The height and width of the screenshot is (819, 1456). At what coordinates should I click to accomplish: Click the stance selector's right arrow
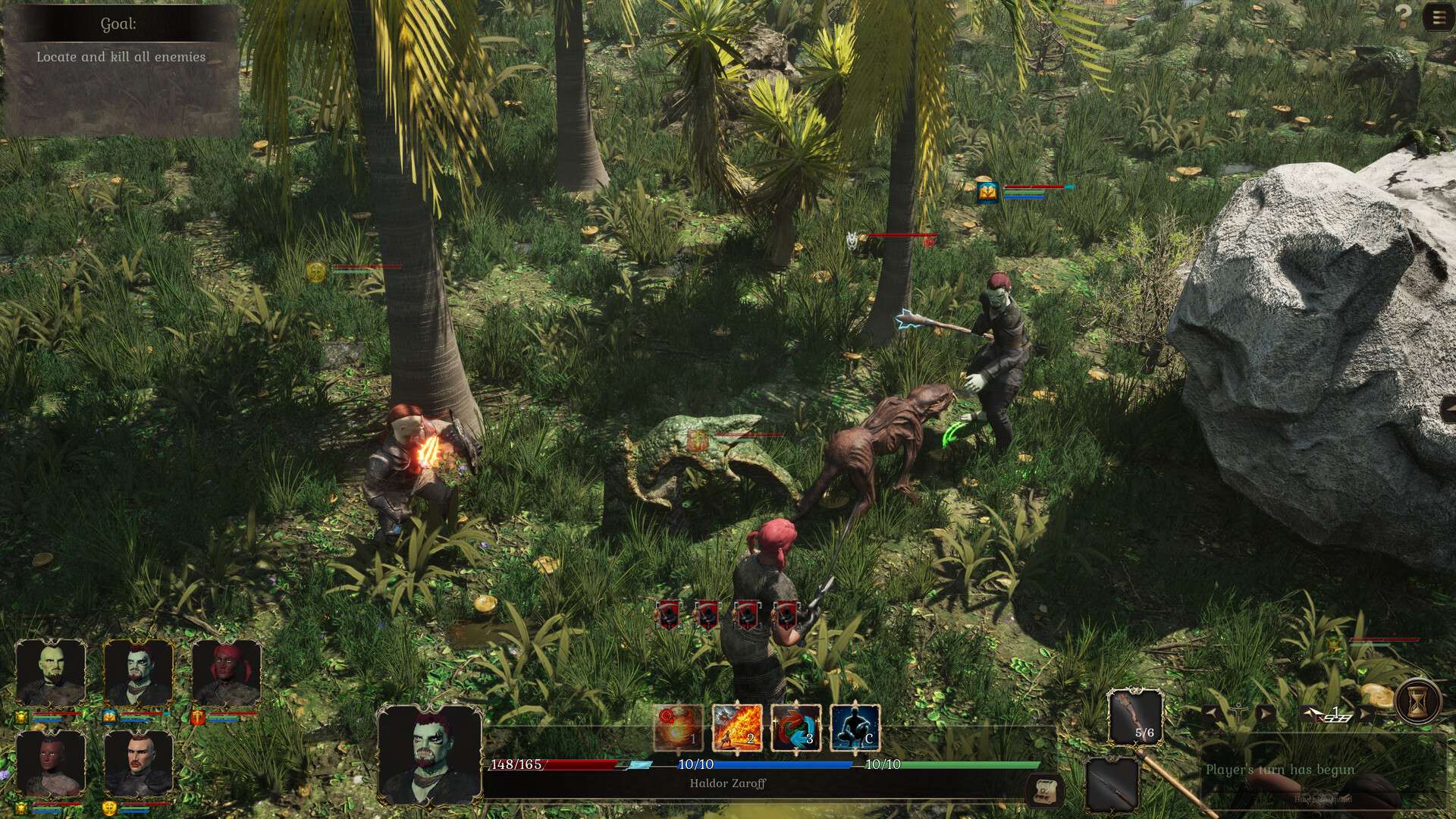click(x=1265, y=714)
